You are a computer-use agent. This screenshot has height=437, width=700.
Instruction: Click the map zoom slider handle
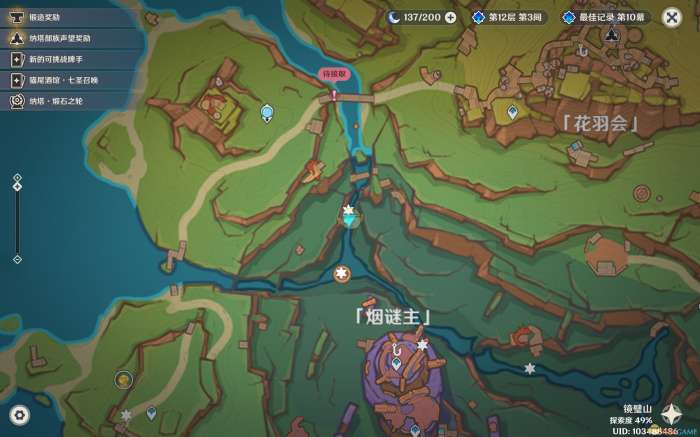(17, 188)
